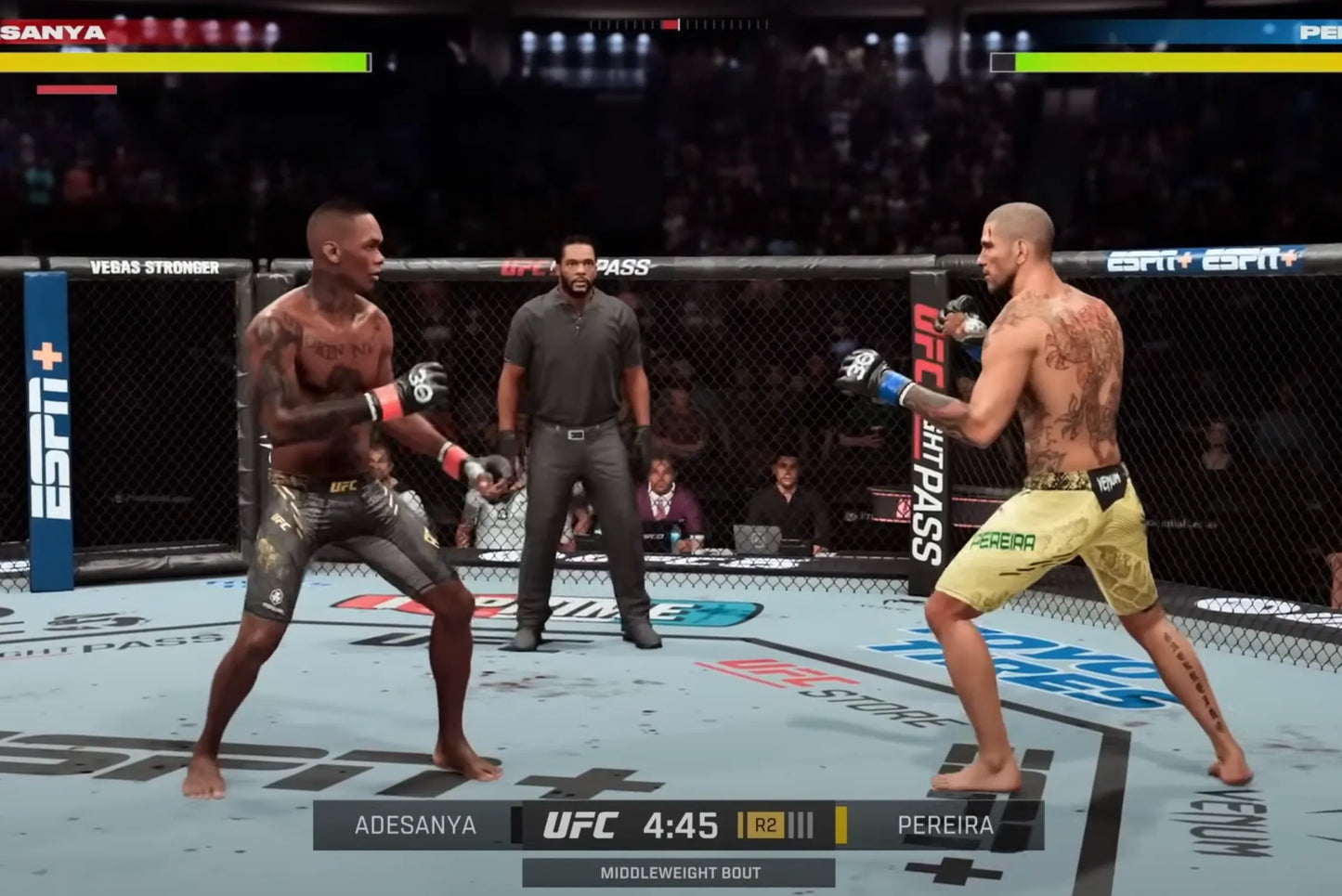The width and height of the screenshot is (1342, 896).
Task: Switch to the ADESANYA scoreboard tab
Action: tap(415, 823)
